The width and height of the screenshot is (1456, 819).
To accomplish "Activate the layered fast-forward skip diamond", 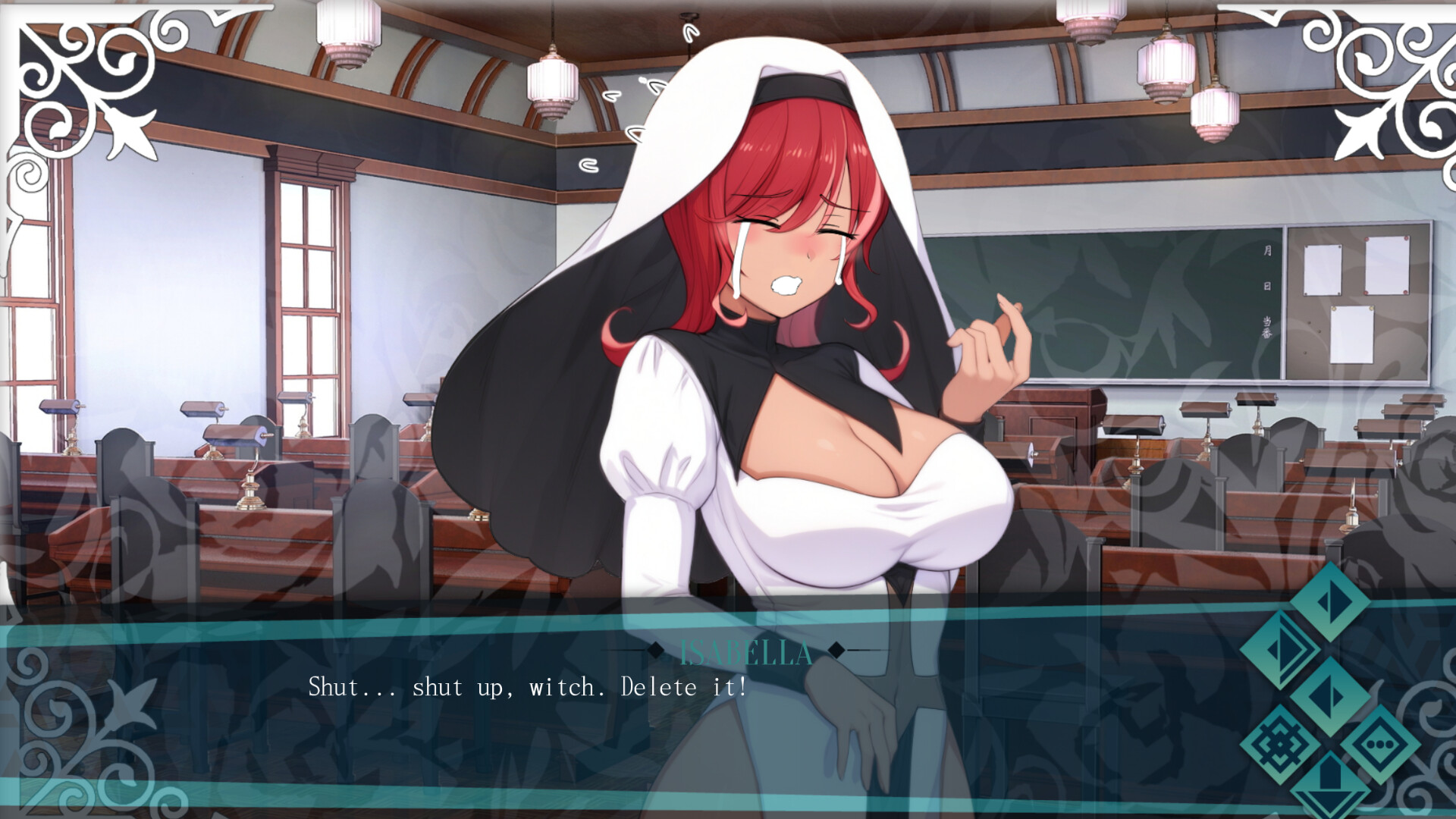I will click(1282, 651).
